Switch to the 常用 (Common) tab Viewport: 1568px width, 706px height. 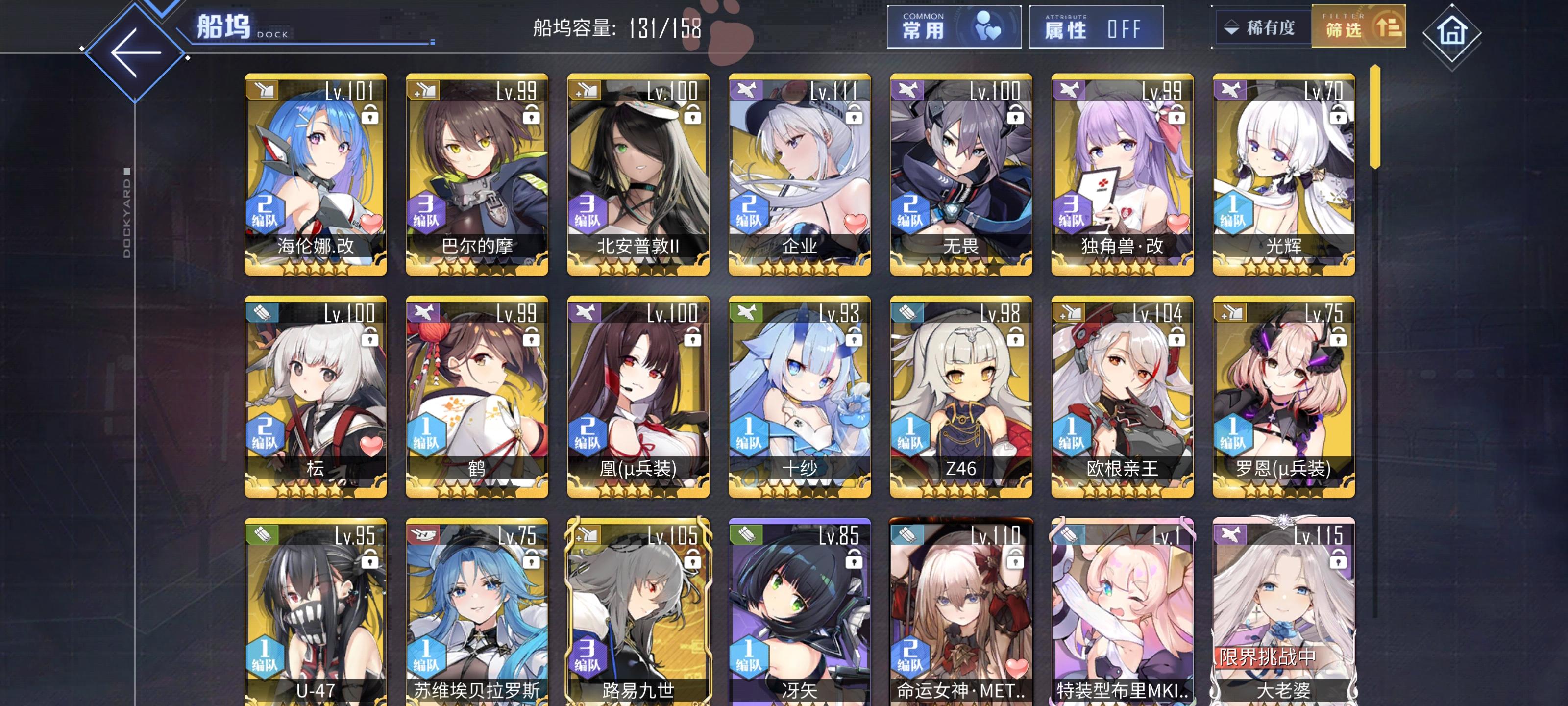click(954, 28)
